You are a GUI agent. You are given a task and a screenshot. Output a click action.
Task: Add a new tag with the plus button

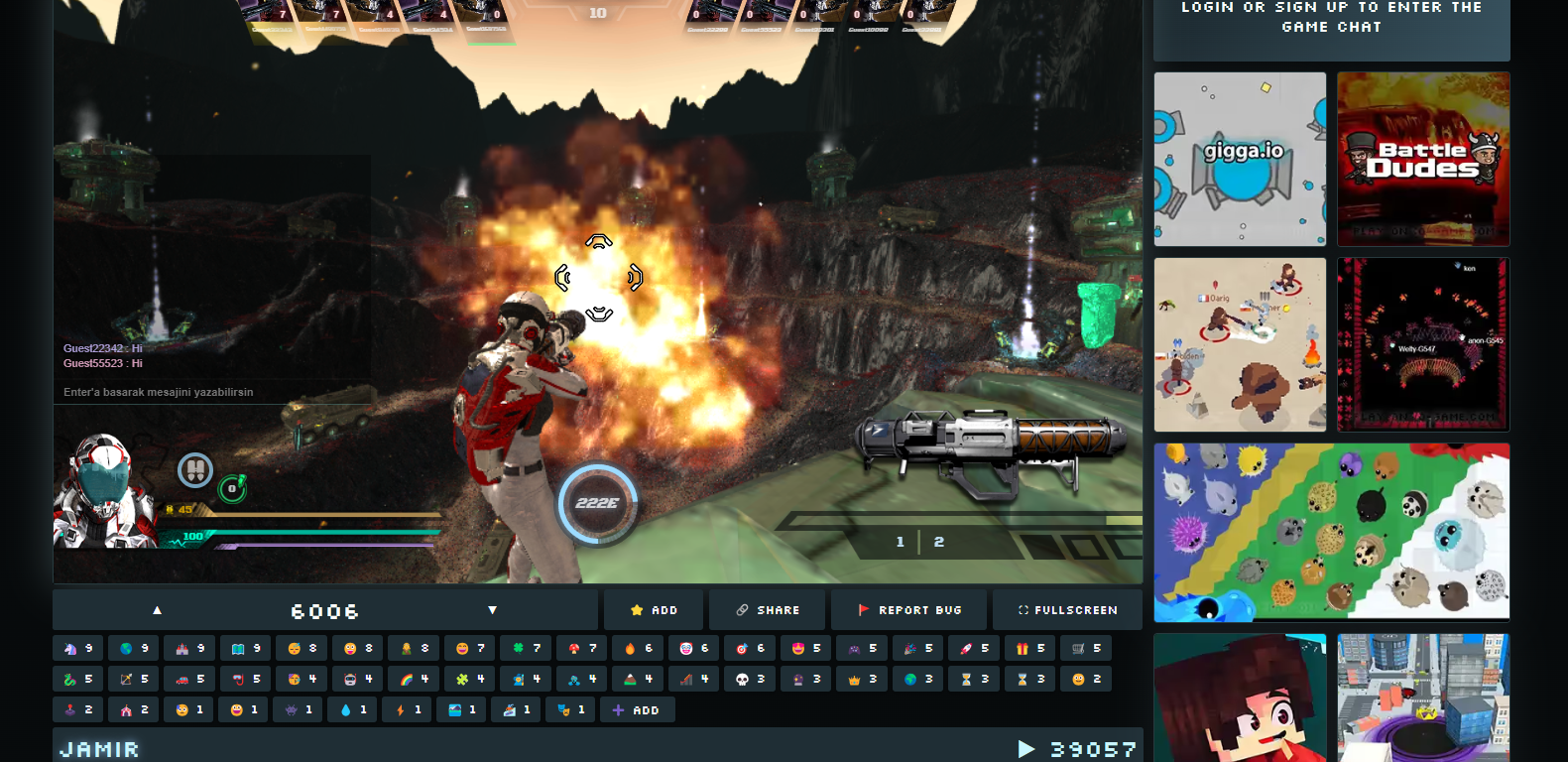636,710
